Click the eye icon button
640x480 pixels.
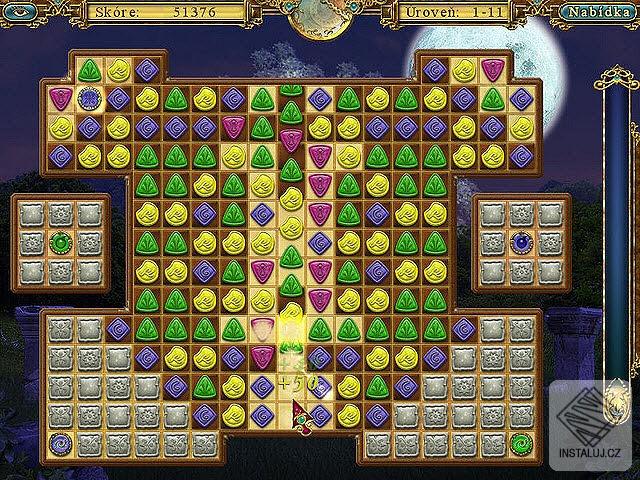[x=24, y=13]
